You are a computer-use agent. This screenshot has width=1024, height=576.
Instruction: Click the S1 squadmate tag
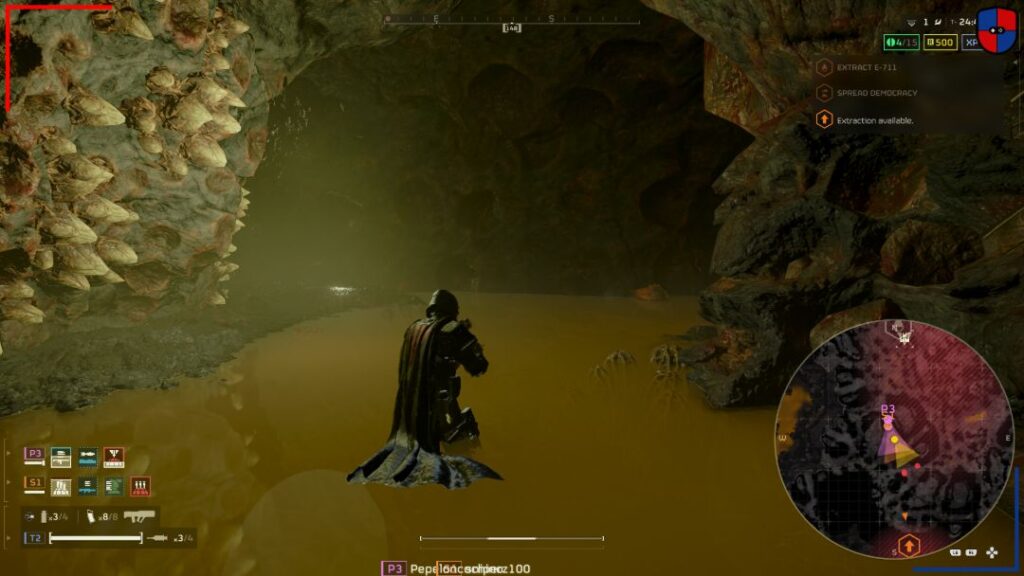[34, 483]
